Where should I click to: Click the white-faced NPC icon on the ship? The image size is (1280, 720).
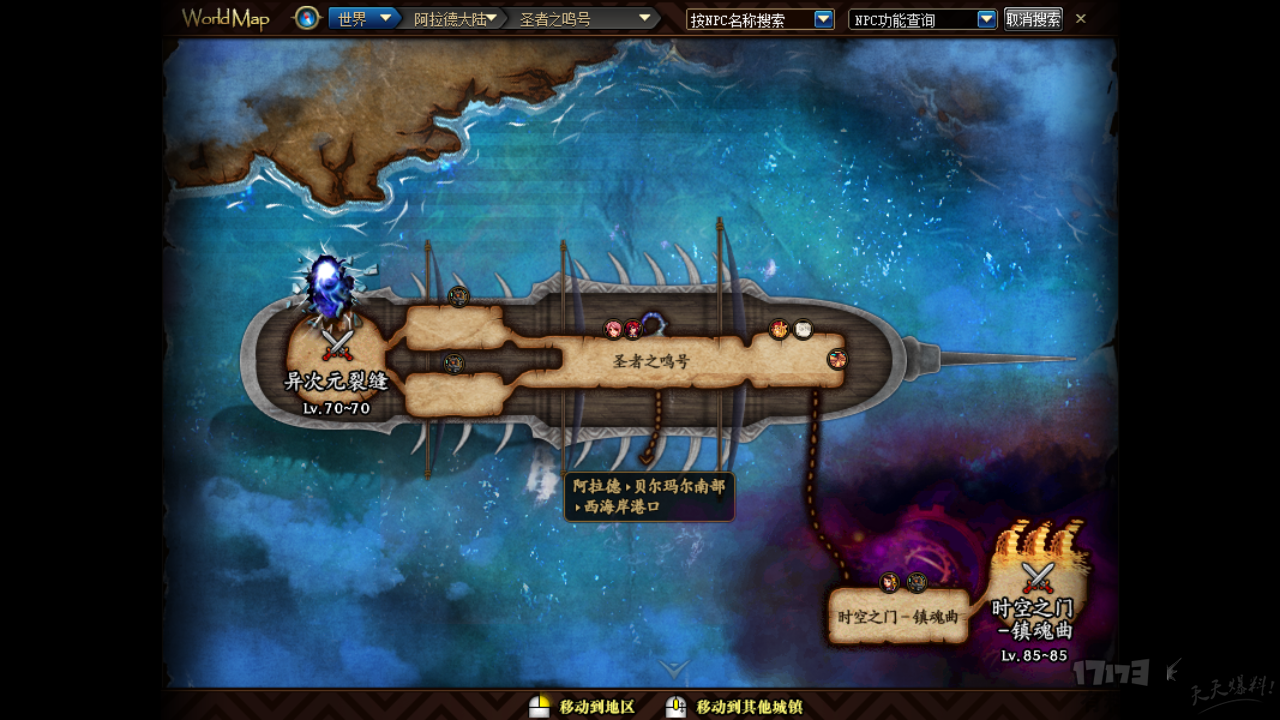803,329
